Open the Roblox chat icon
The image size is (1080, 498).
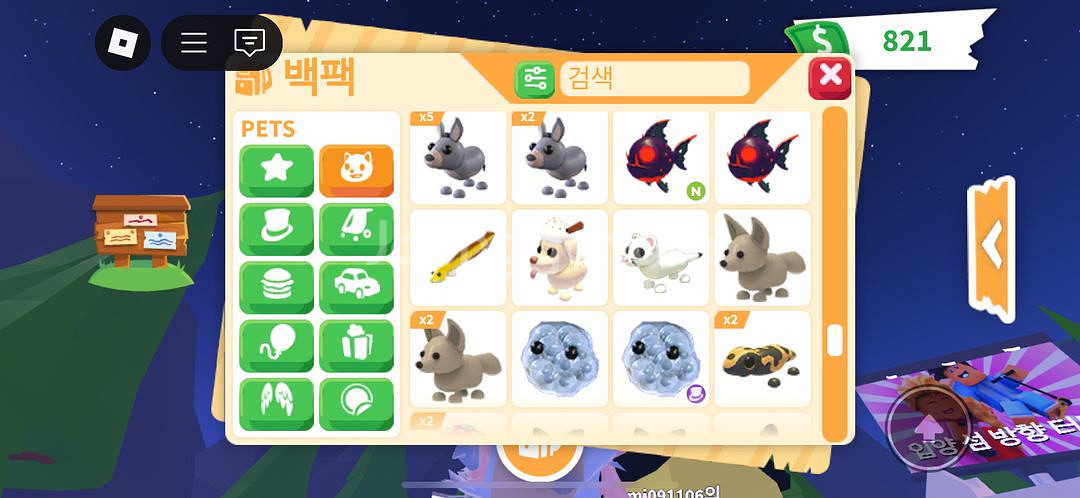click(249, 43)
